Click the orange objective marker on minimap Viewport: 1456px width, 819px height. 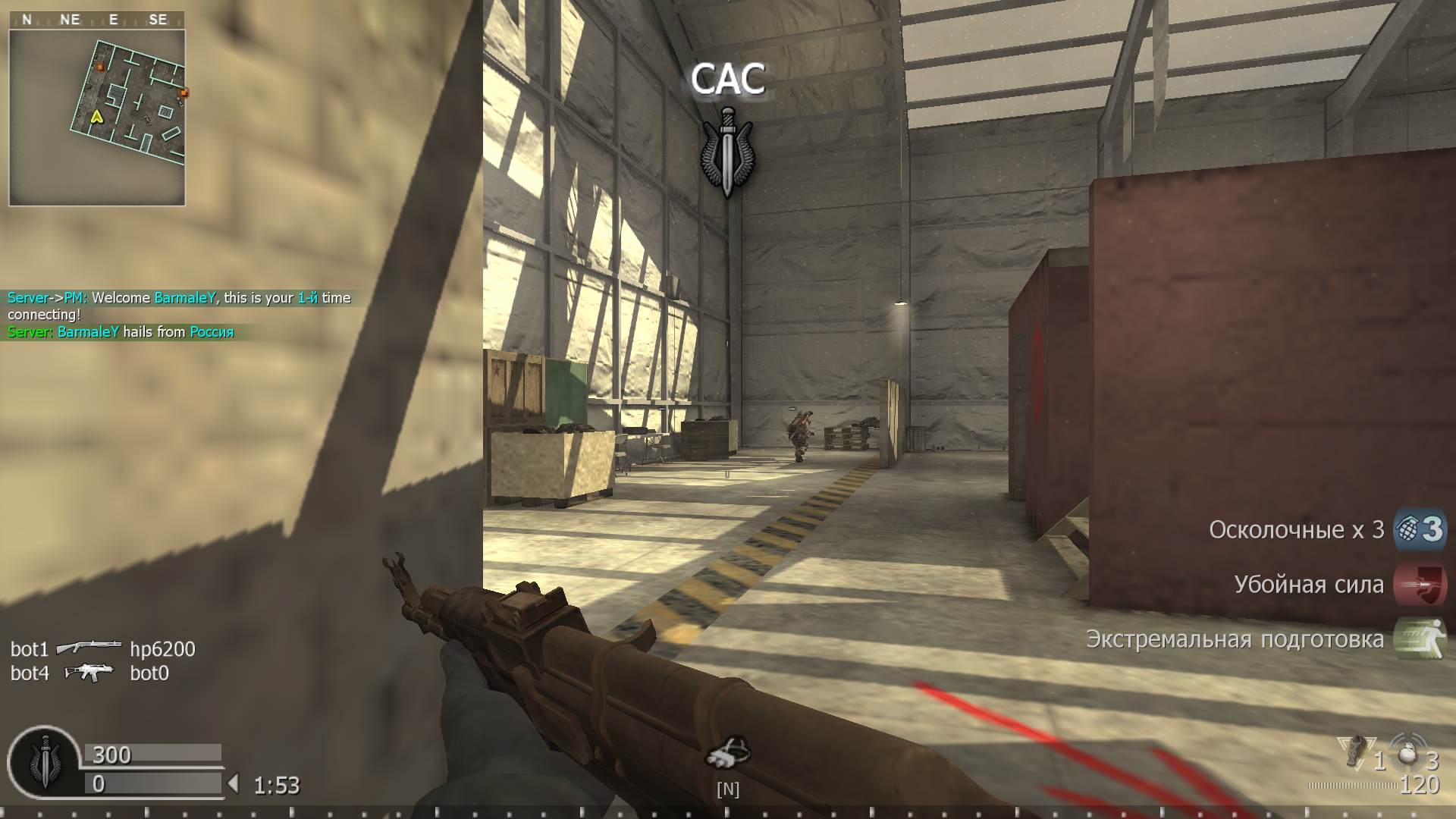tap(99, 67)
